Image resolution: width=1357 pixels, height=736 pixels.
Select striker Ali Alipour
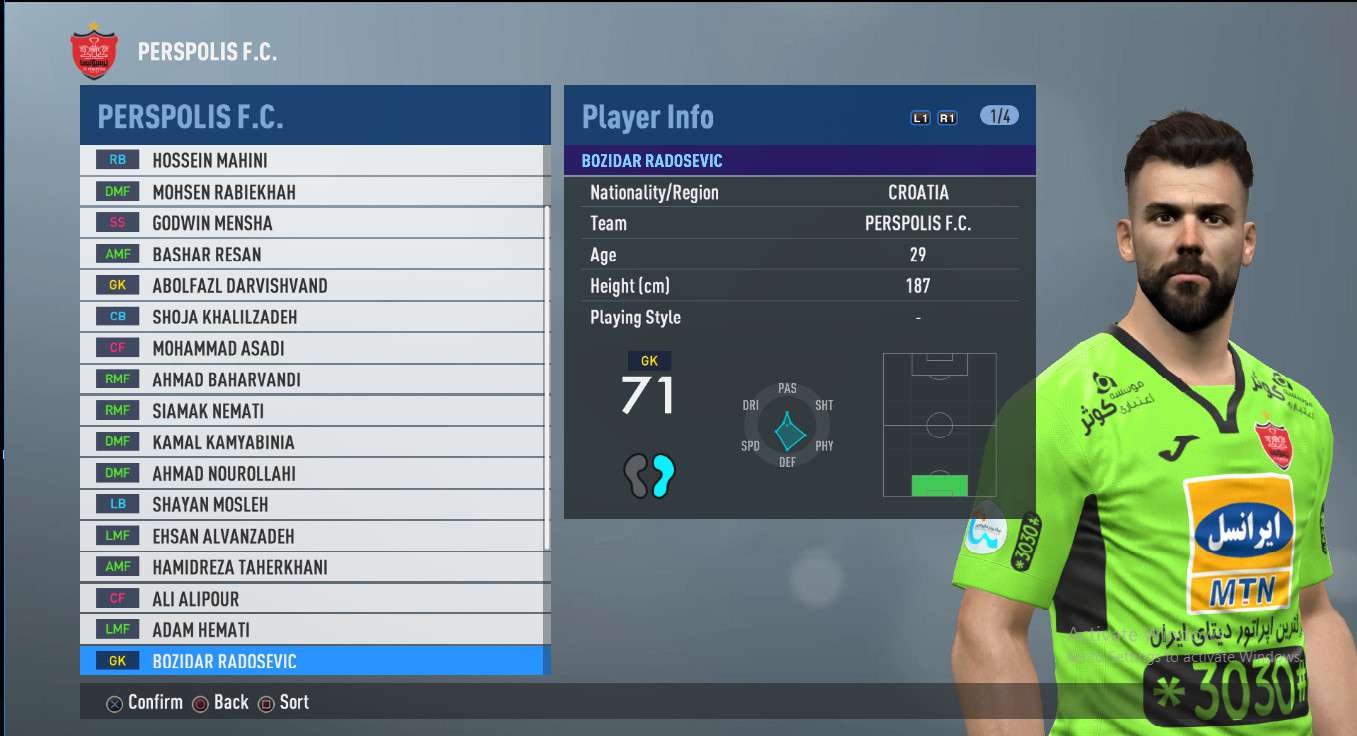312,599
